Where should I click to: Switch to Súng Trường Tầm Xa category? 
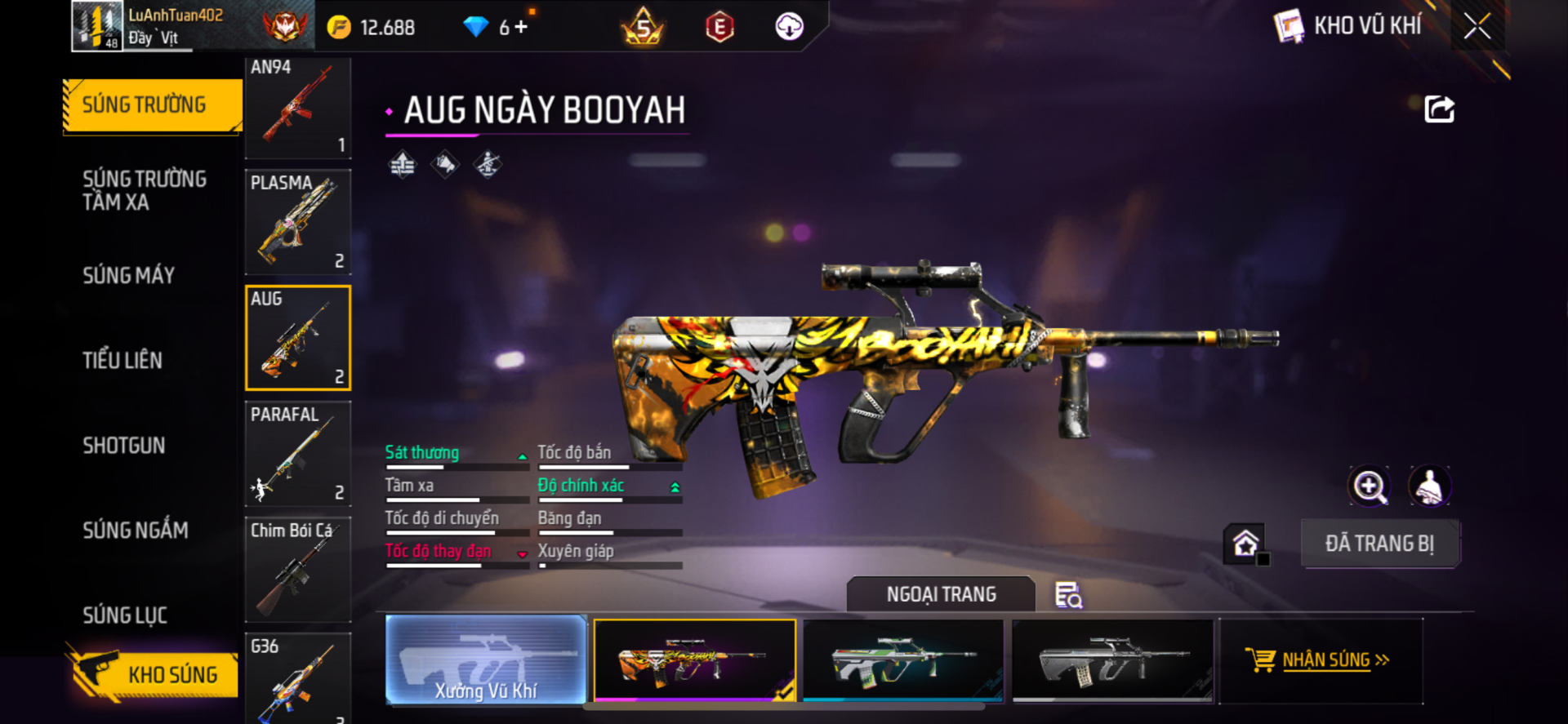[x=144, y=190]
